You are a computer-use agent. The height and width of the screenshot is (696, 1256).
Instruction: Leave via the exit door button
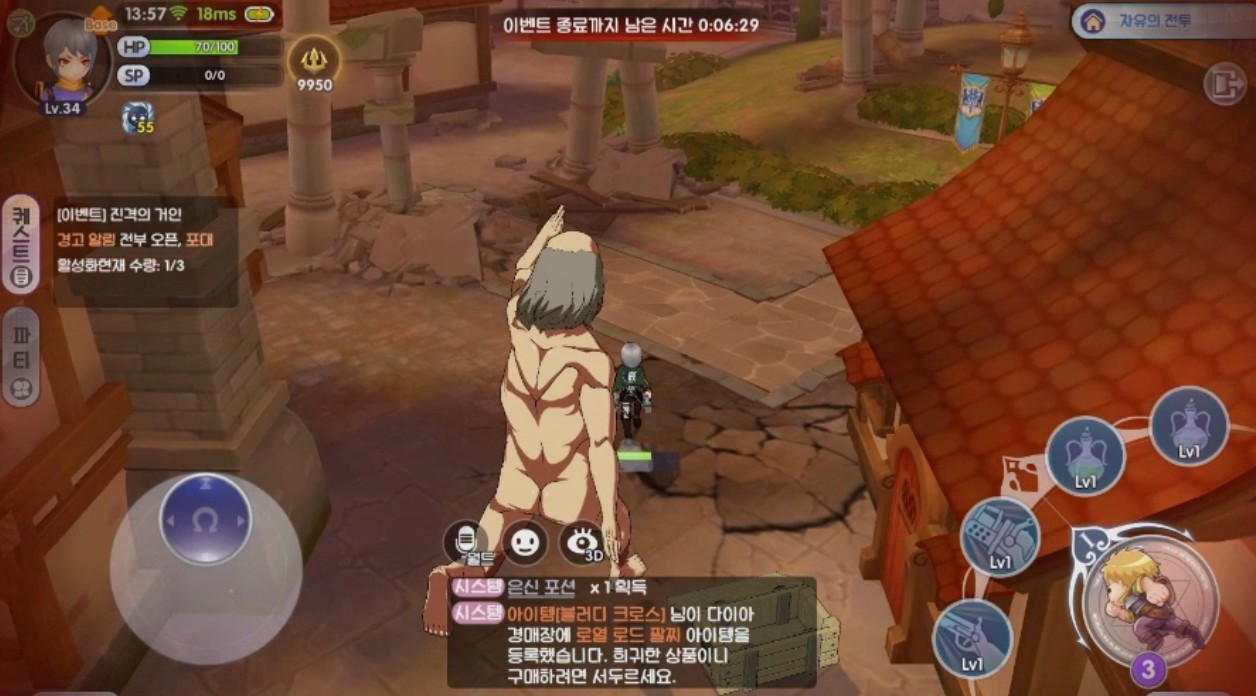pyautogui.click(x=1224, y=84)
